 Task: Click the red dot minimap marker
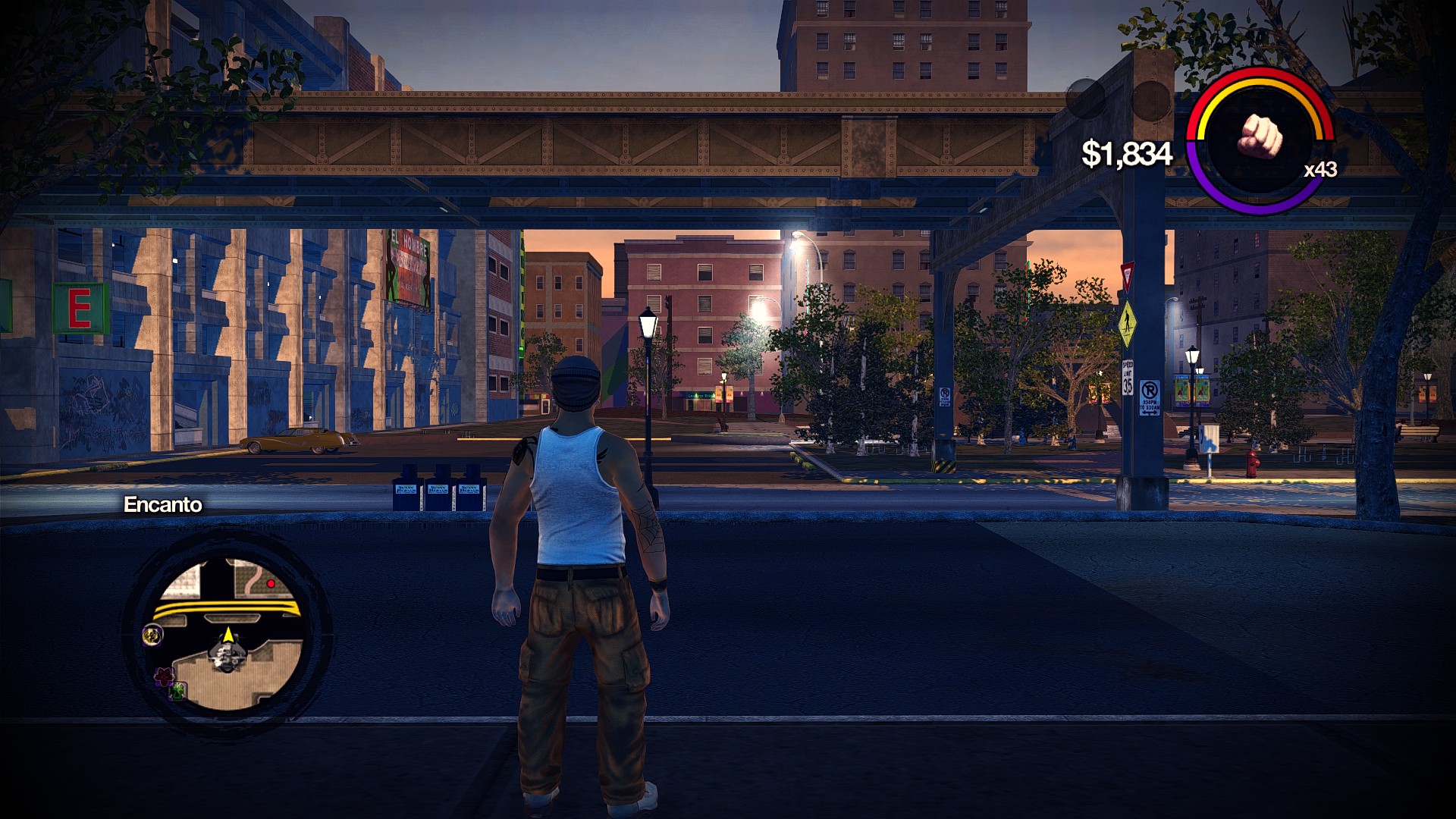(x=271, y=584)
